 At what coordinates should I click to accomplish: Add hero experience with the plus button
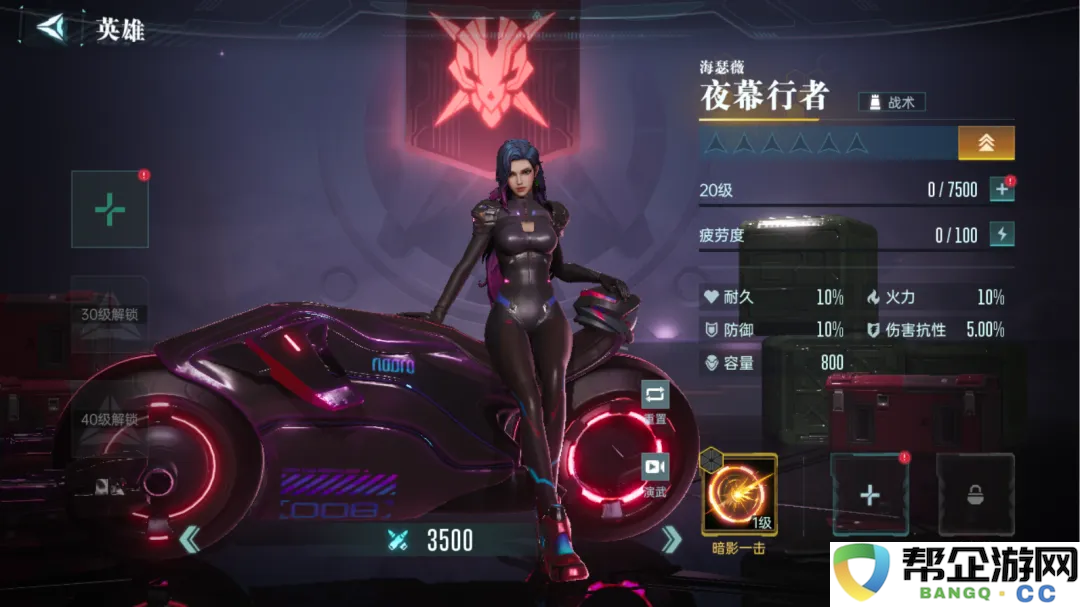tap(1001, 190)
